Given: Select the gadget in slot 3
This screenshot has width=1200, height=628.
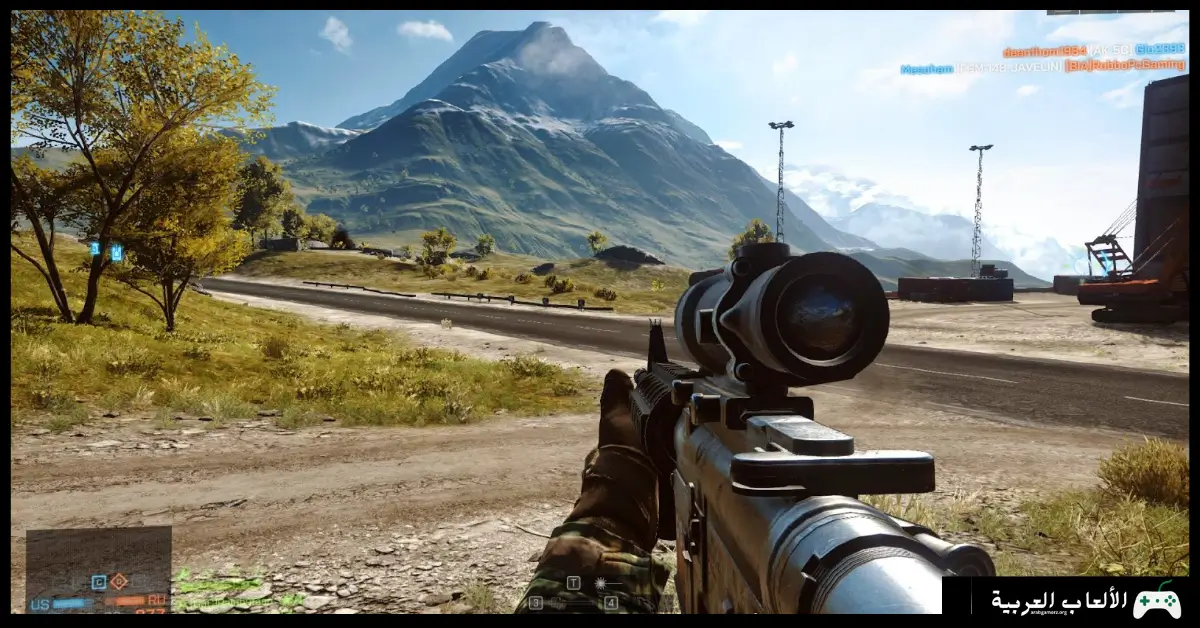Looking at the screenshot, I should [536, 603].
